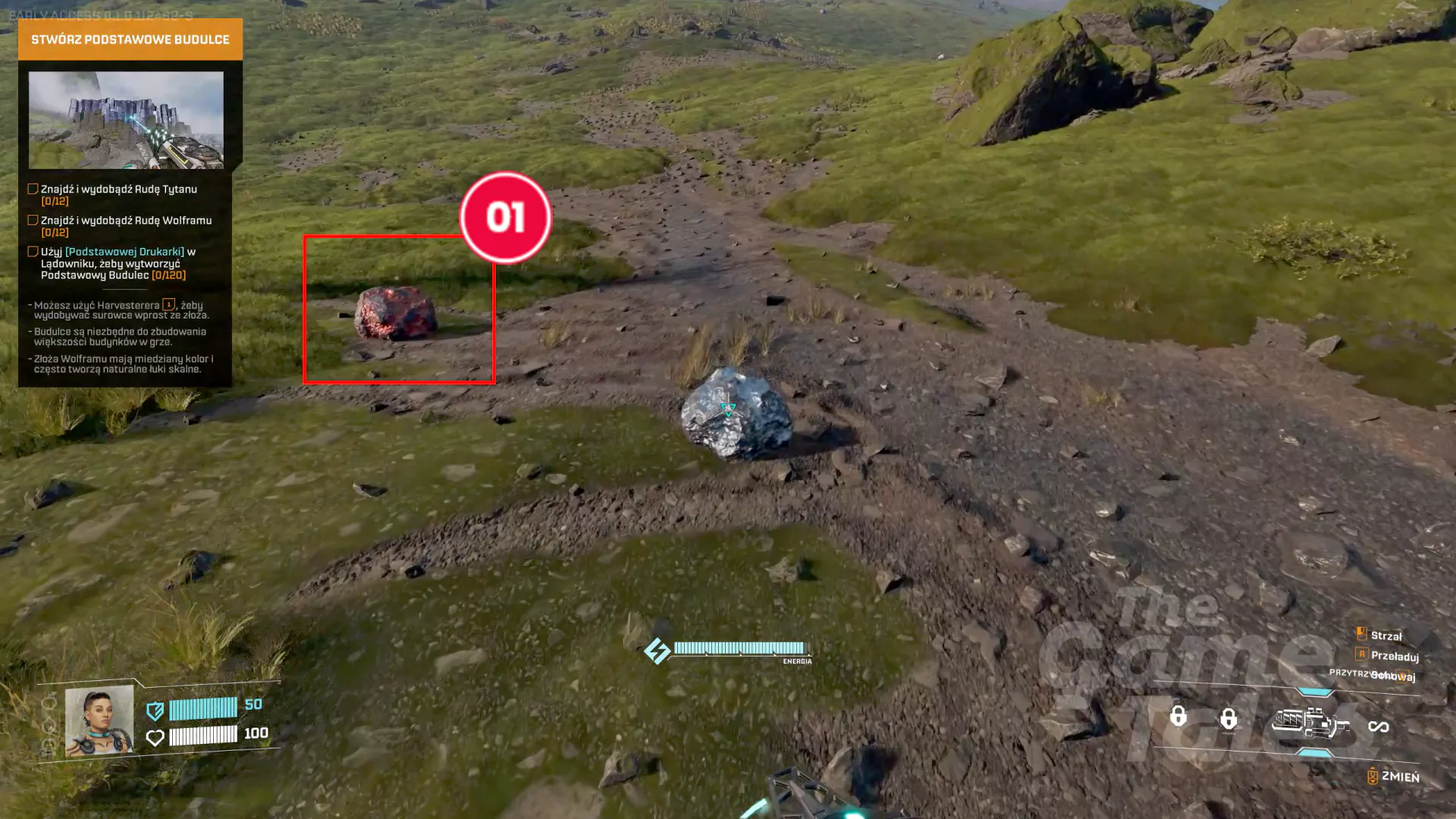Tick the Rudę Tytanu objective checkbox
The image size is (1456, 819).
[x=33, y=189]
